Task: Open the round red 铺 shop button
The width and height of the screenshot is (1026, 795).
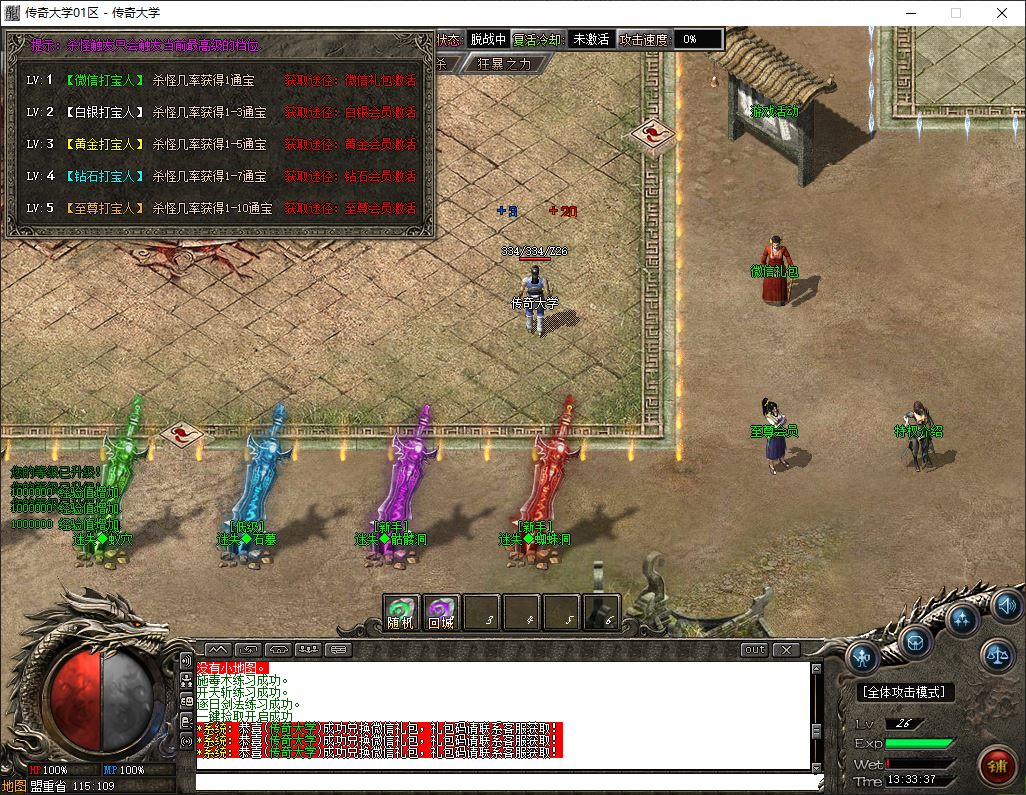Action: coord(995,766)
